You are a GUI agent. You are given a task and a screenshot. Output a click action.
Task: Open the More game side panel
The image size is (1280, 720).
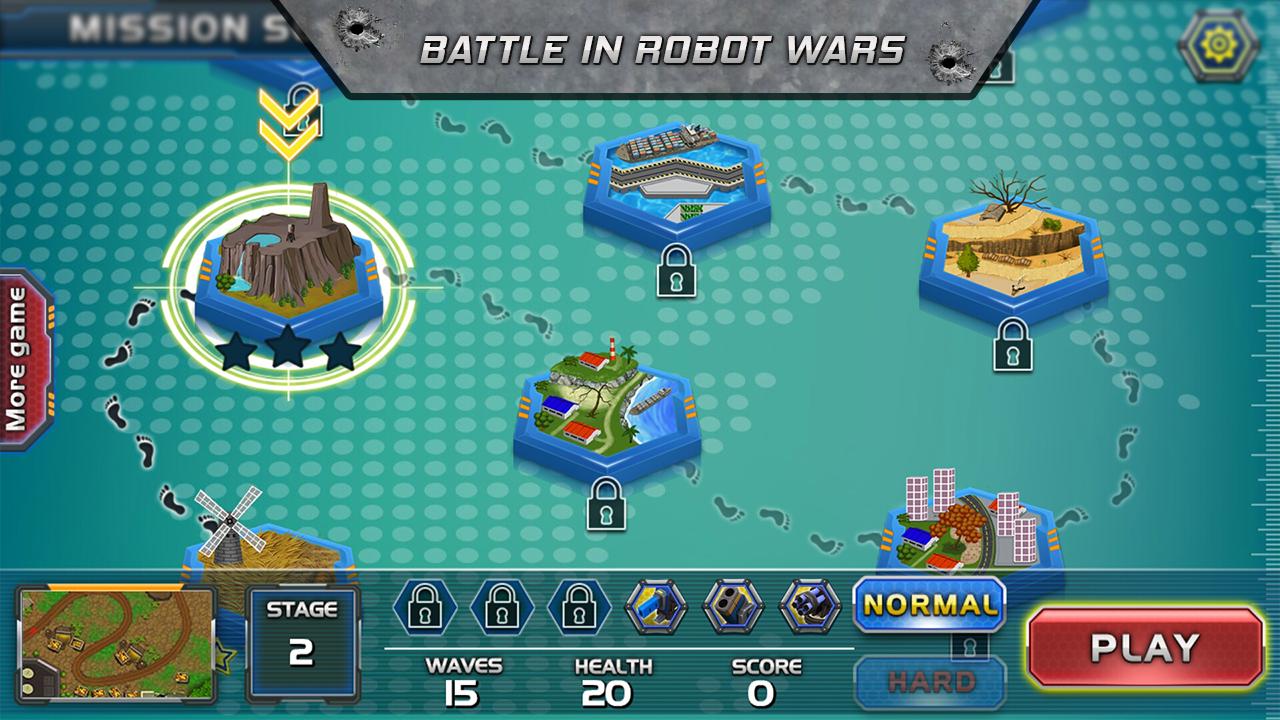(20, 350)
